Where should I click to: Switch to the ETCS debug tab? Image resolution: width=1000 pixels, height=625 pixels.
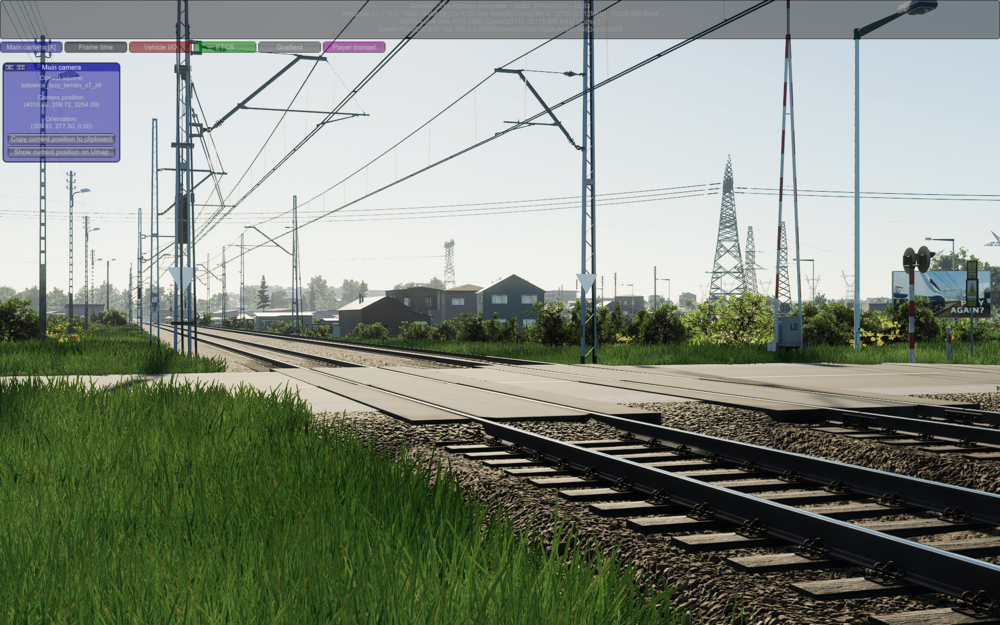click(x=224, y=47)
